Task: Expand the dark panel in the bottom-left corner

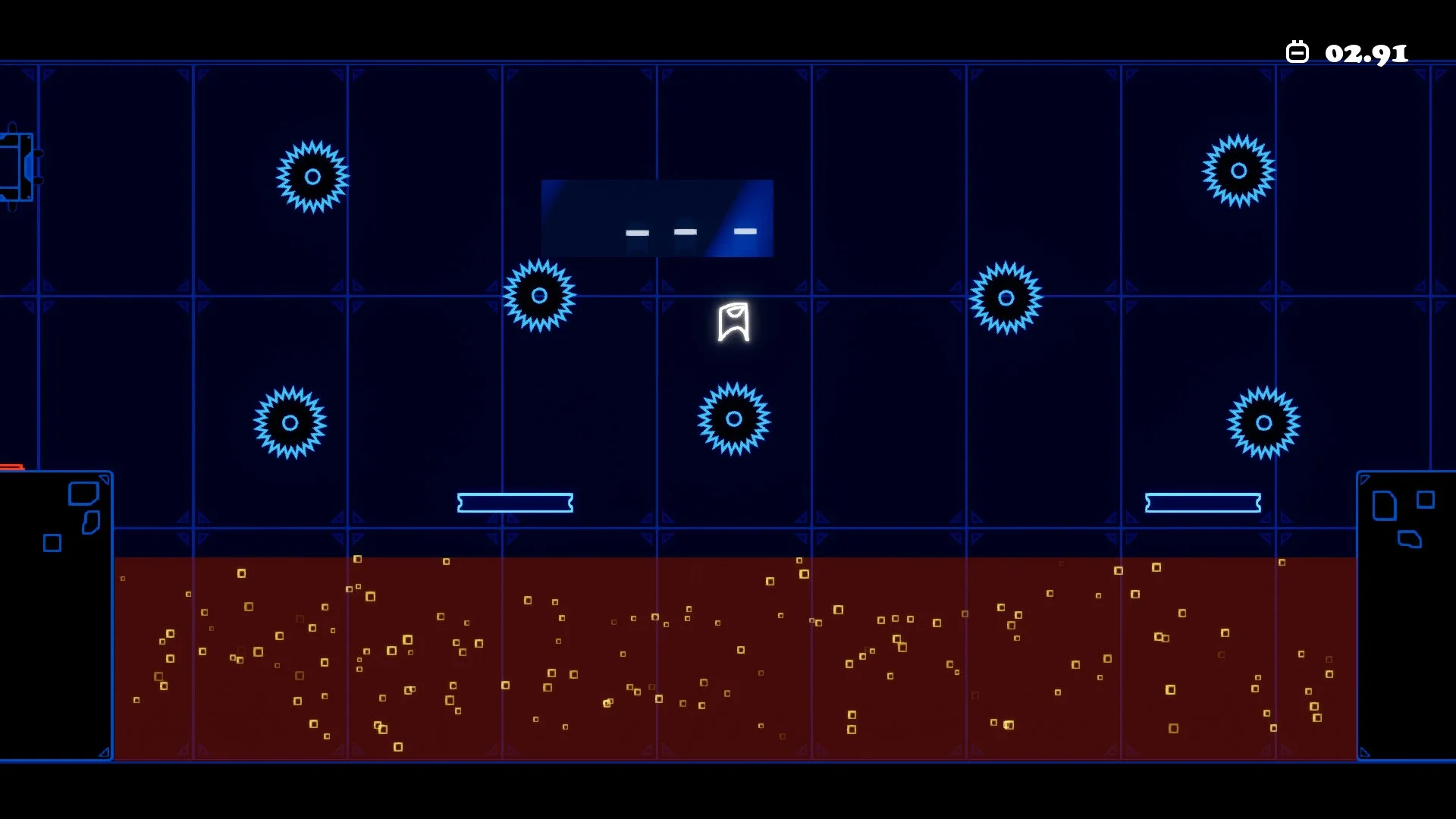Action: (x=57, y=614)
